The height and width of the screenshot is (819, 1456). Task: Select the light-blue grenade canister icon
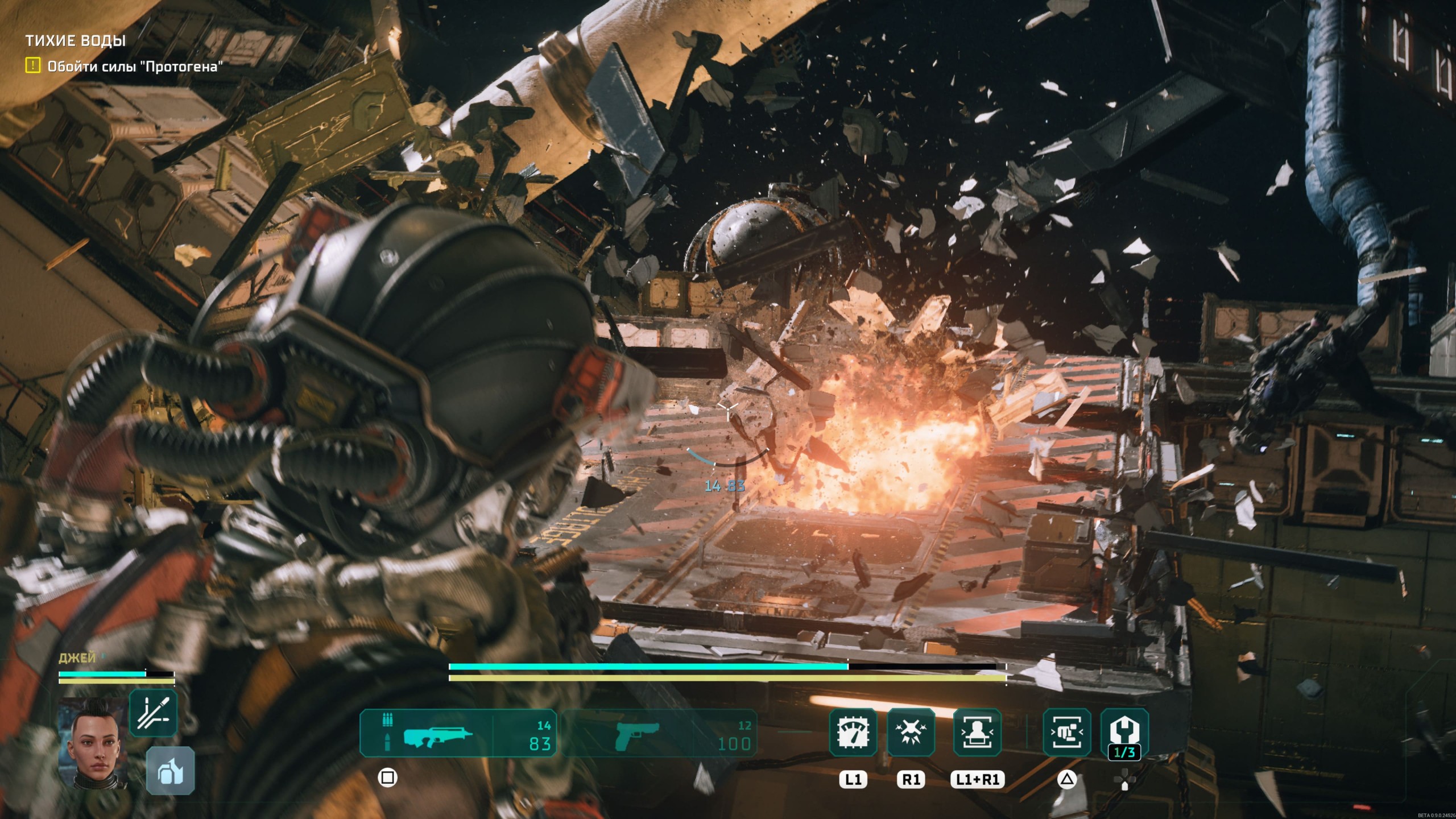click(170, 771)
